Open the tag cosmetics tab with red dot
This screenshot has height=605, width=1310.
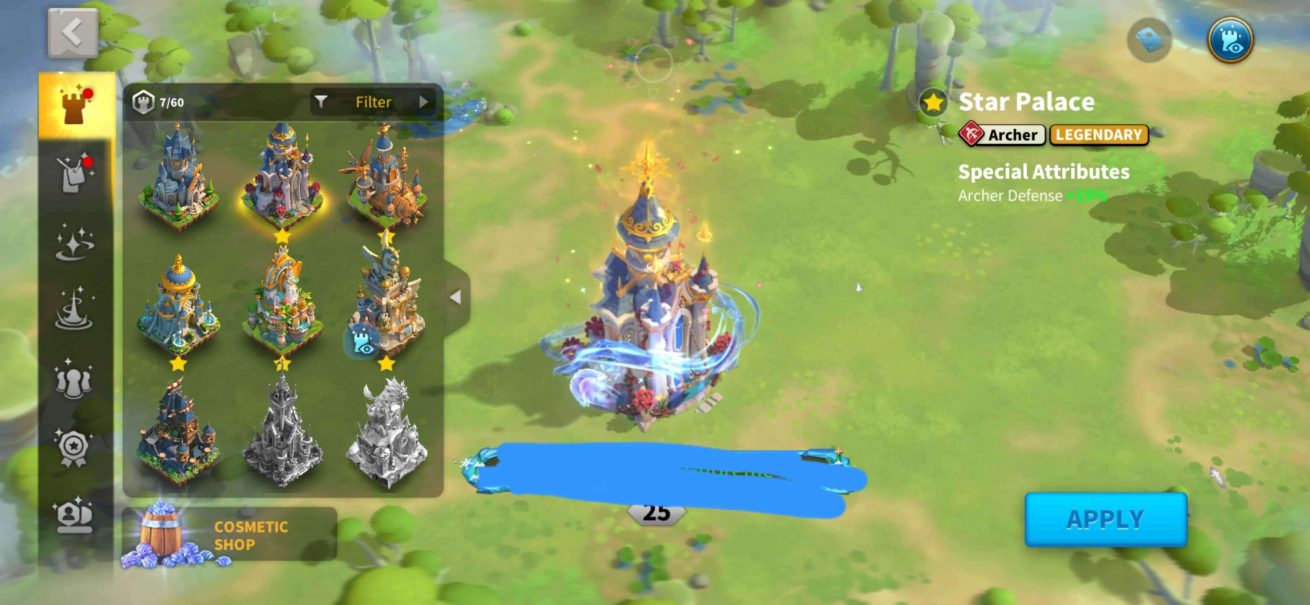[76, 175]
